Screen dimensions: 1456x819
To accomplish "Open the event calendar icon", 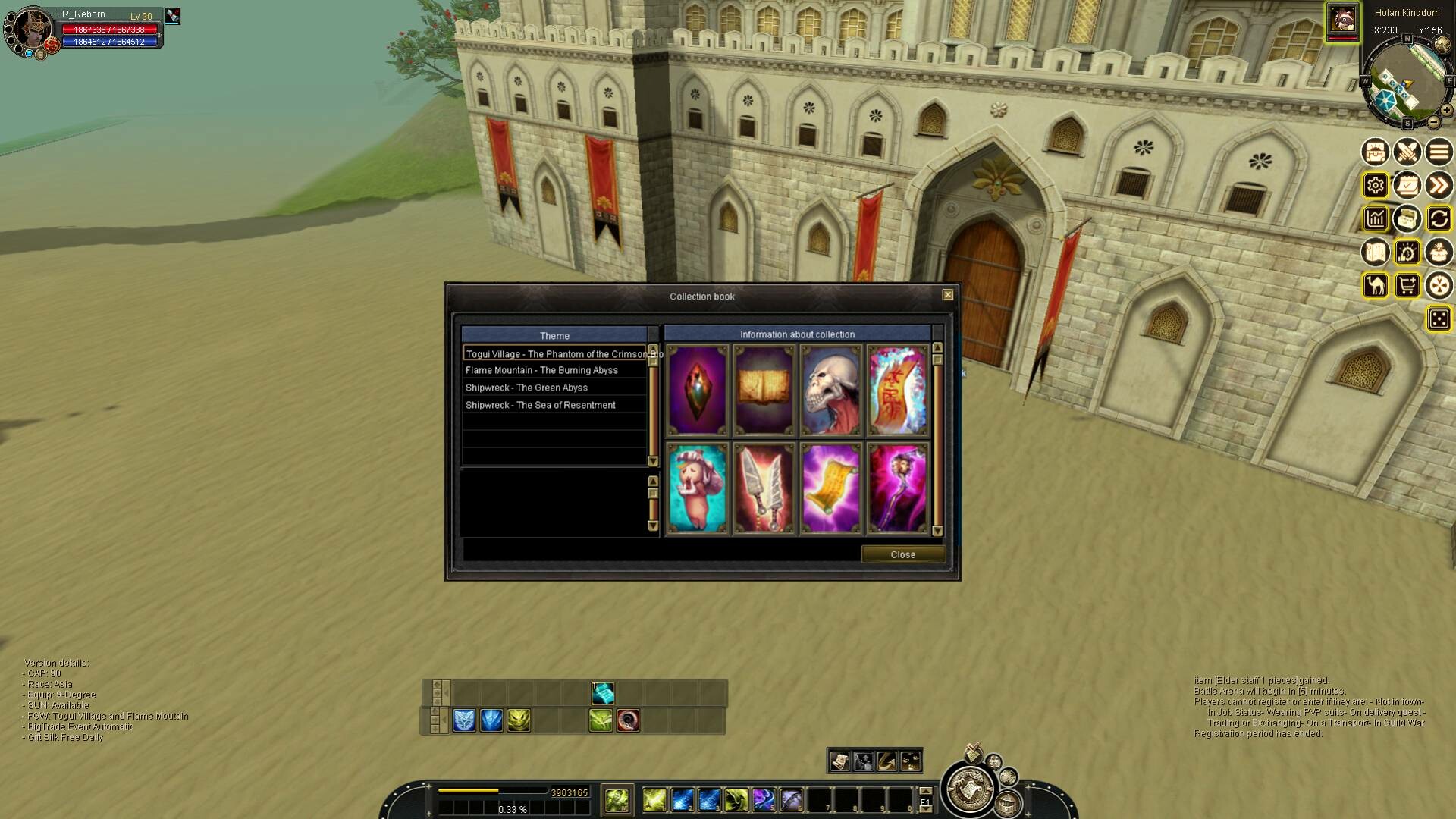I will tap(1407, 184).
